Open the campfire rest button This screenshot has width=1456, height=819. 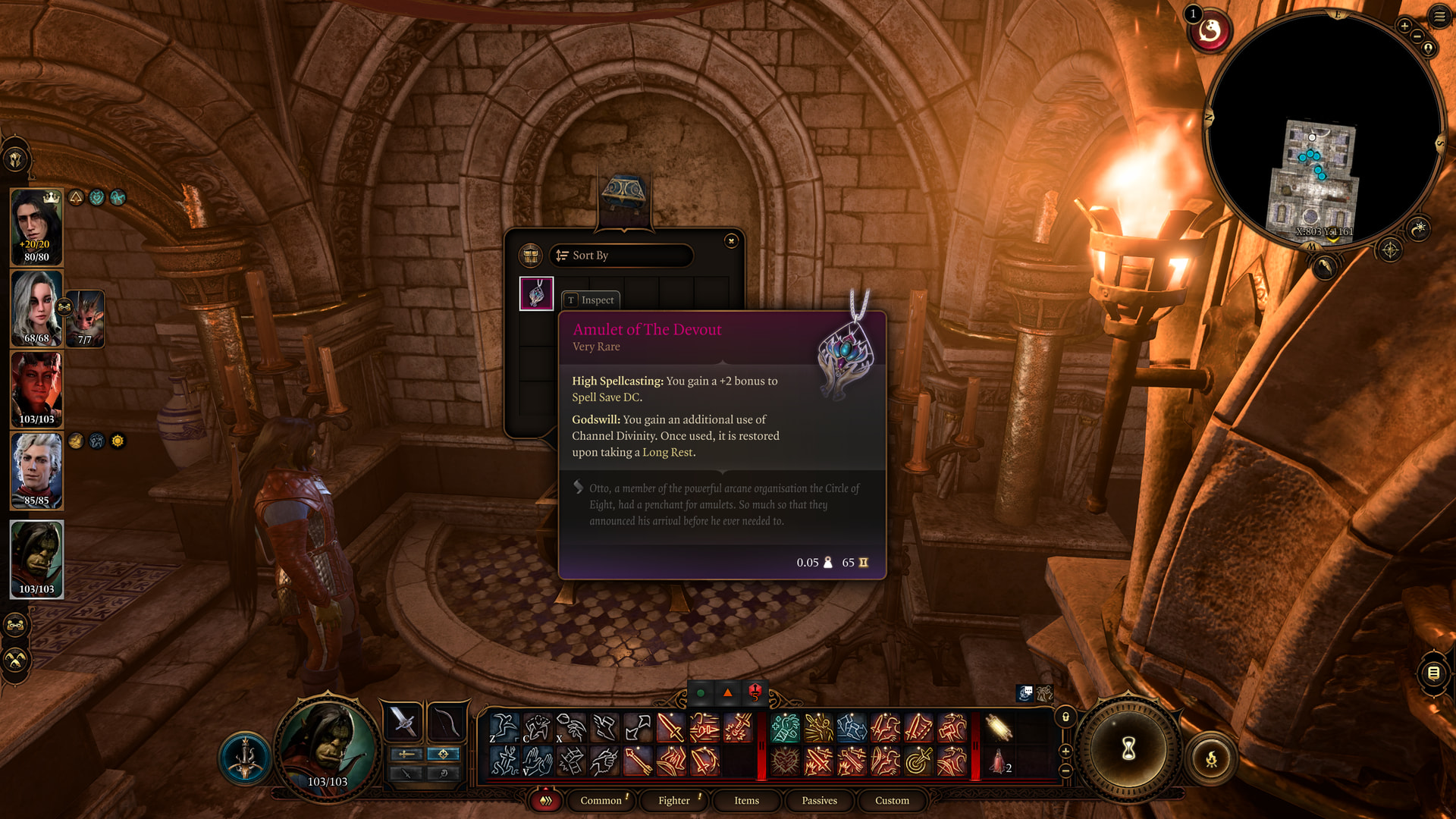pyautogui.click(x=1211, y=758)
